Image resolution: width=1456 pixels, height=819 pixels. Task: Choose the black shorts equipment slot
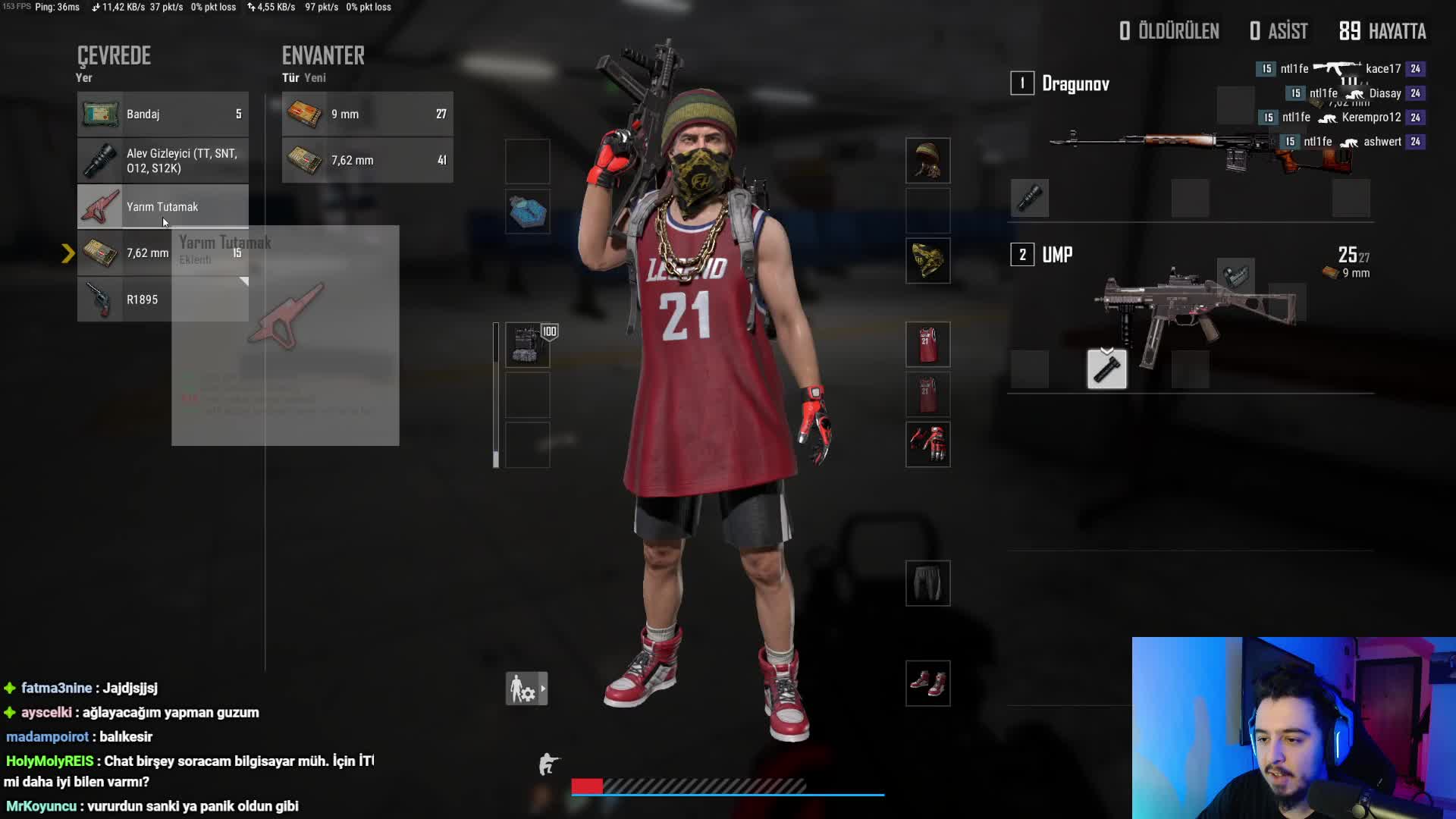click(x=927, y=583)
